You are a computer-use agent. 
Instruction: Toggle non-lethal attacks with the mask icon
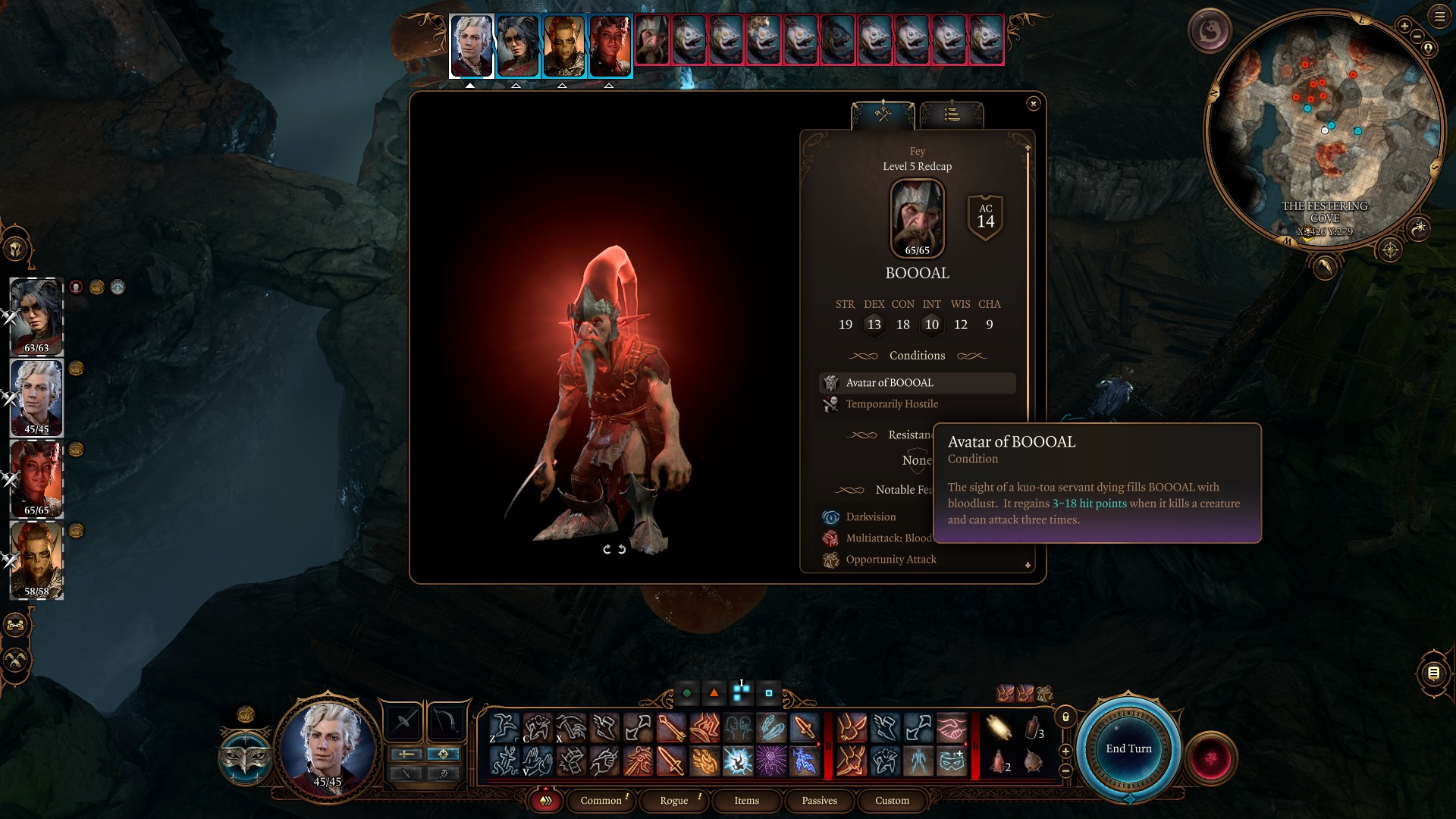tap(245, 756)
